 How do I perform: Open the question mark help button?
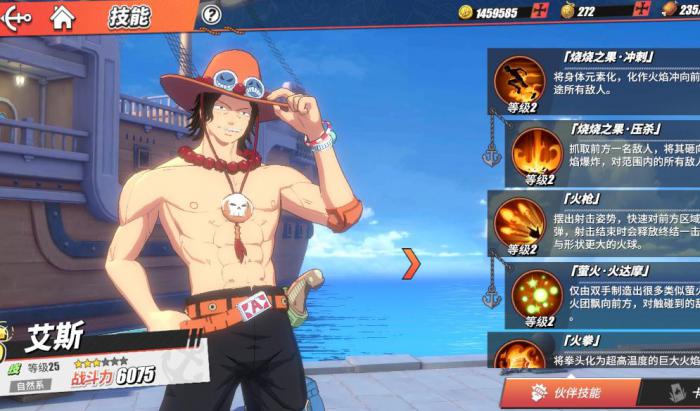point(210,15)
